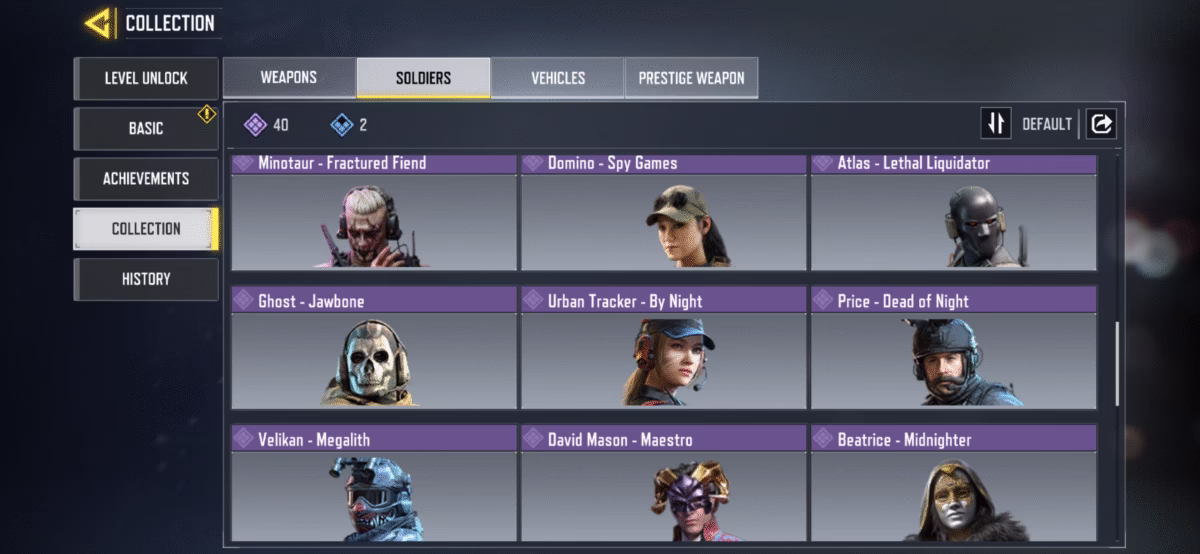Switch to the Vehicles tab
This screenshot has height=554, width=1200.
[x=558, y=77]
